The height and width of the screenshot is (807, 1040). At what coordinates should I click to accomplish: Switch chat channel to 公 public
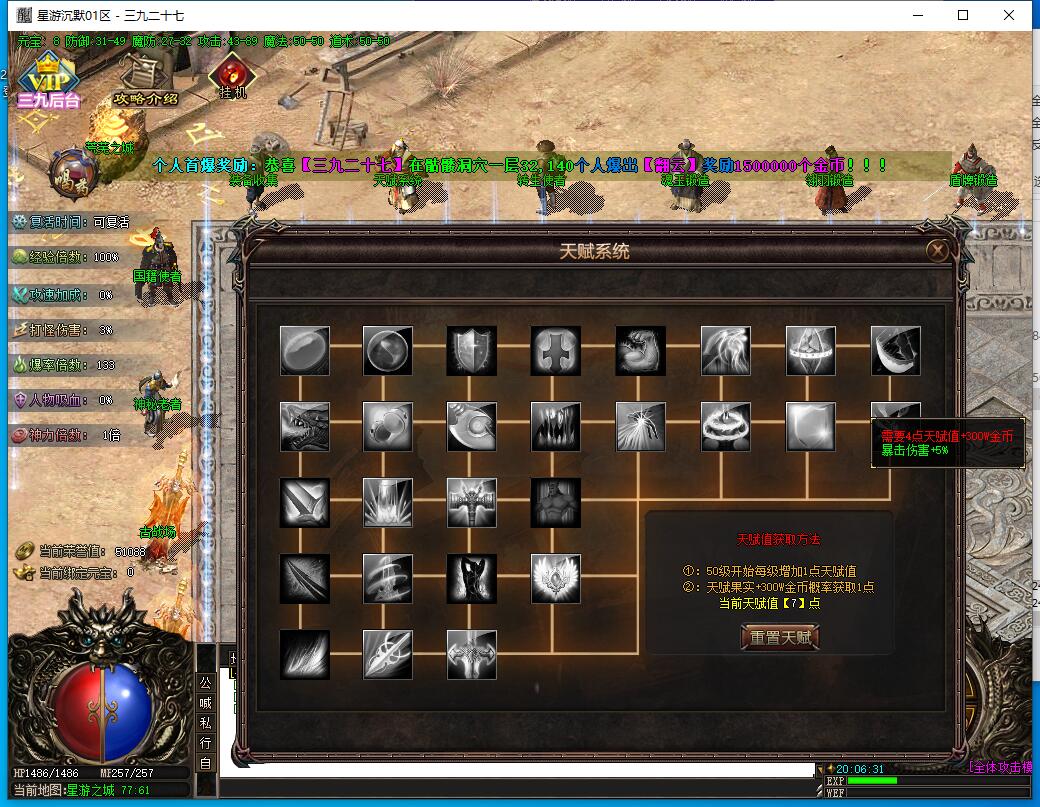[x=205, y=682]
